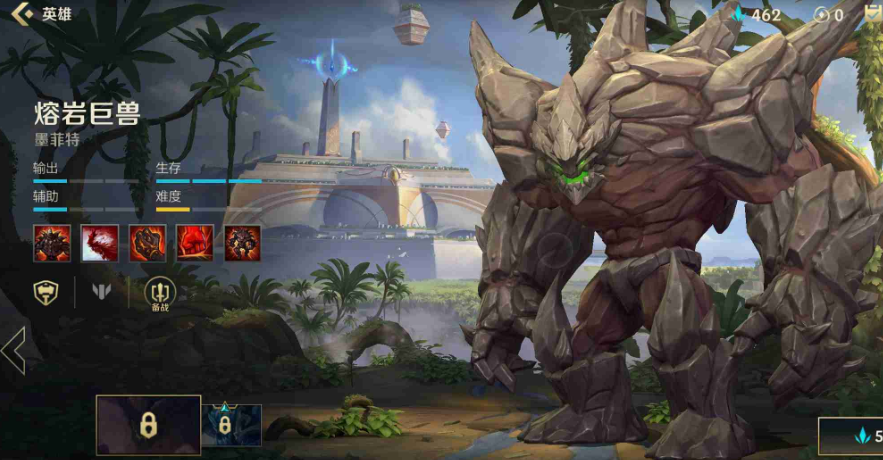
Task: Select the large locked default skin thumbnail
Action: (148, 425)
